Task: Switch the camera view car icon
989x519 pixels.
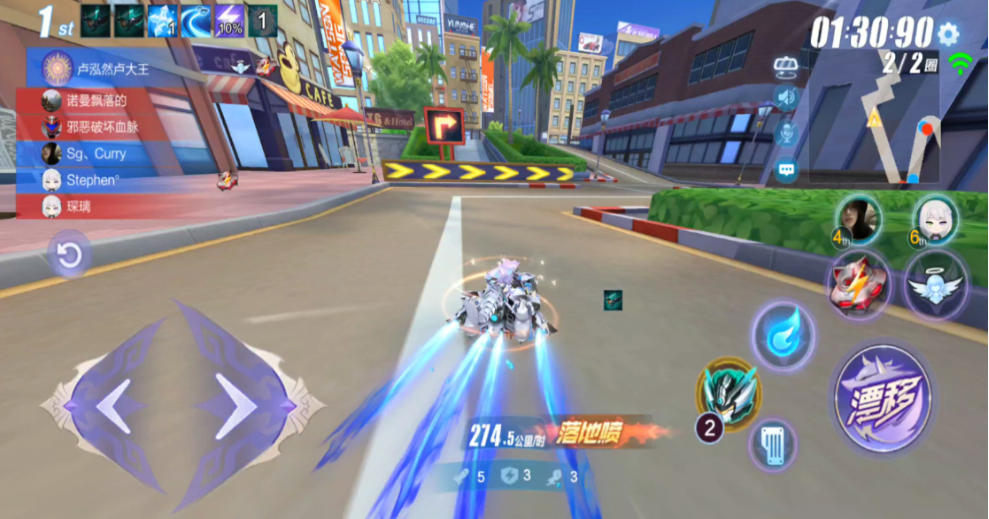Action: coord(786,65)
